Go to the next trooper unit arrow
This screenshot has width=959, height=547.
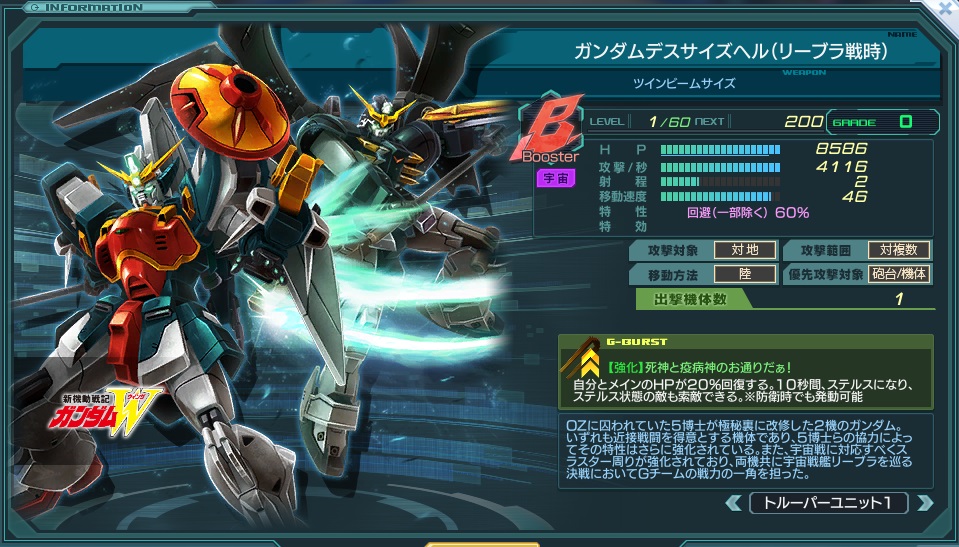924,503
